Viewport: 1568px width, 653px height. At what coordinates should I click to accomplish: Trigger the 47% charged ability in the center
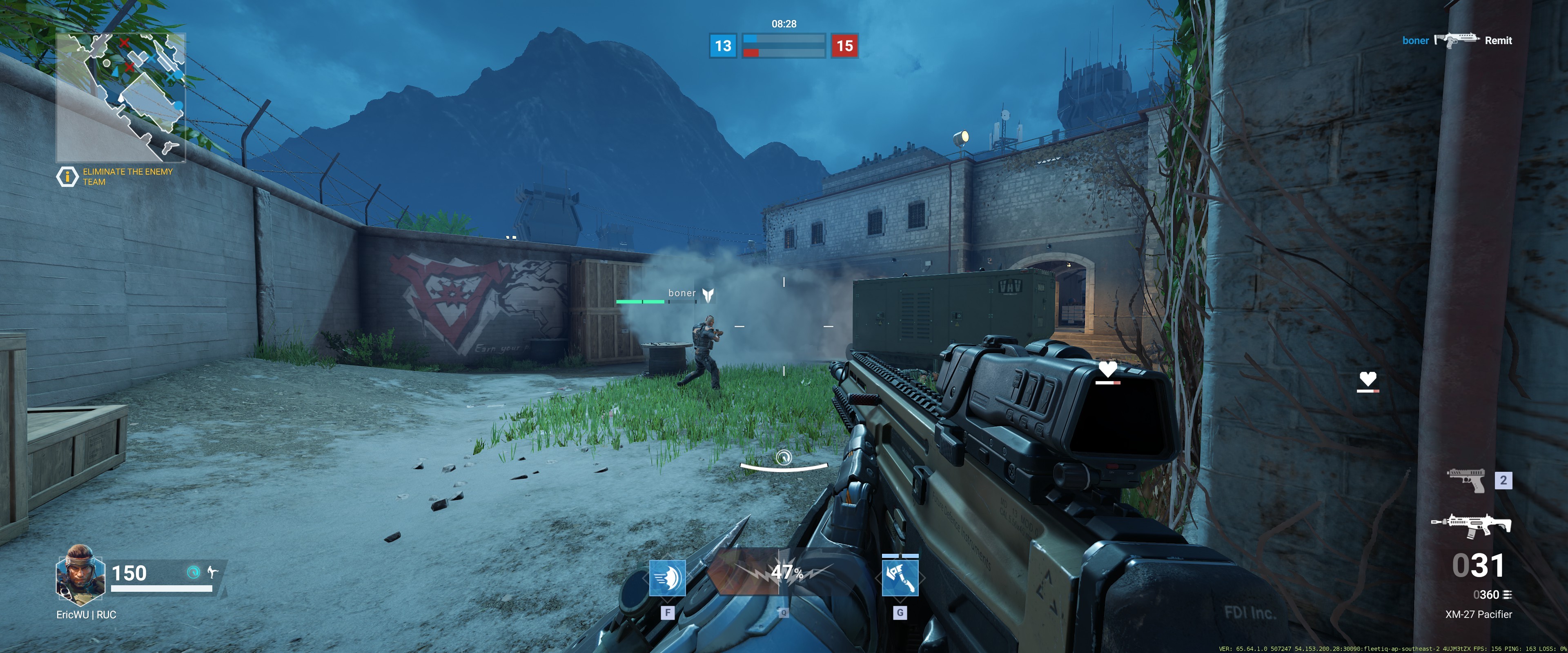coord(784,572)
